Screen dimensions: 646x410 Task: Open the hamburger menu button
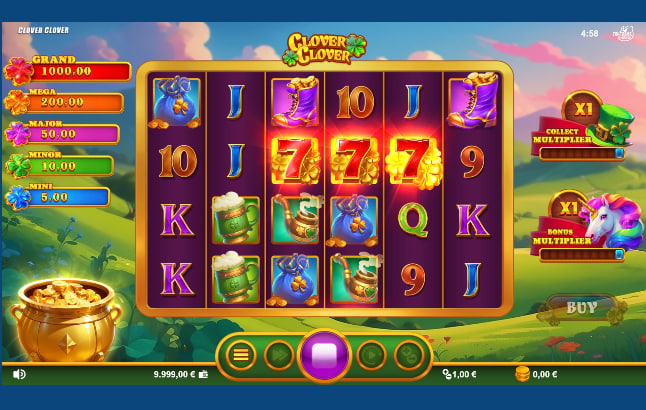[x=241, y=354]
